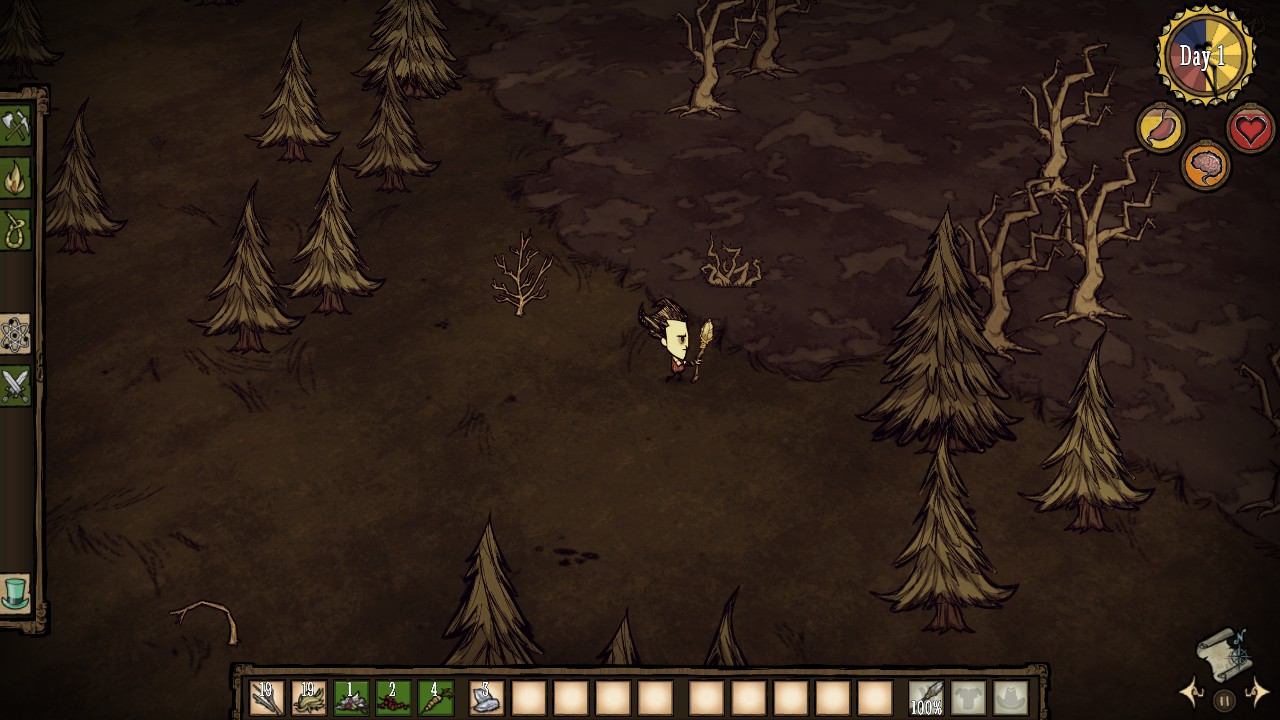
Task: Select the twigs stack in inventory
Action: click(267, 697)
